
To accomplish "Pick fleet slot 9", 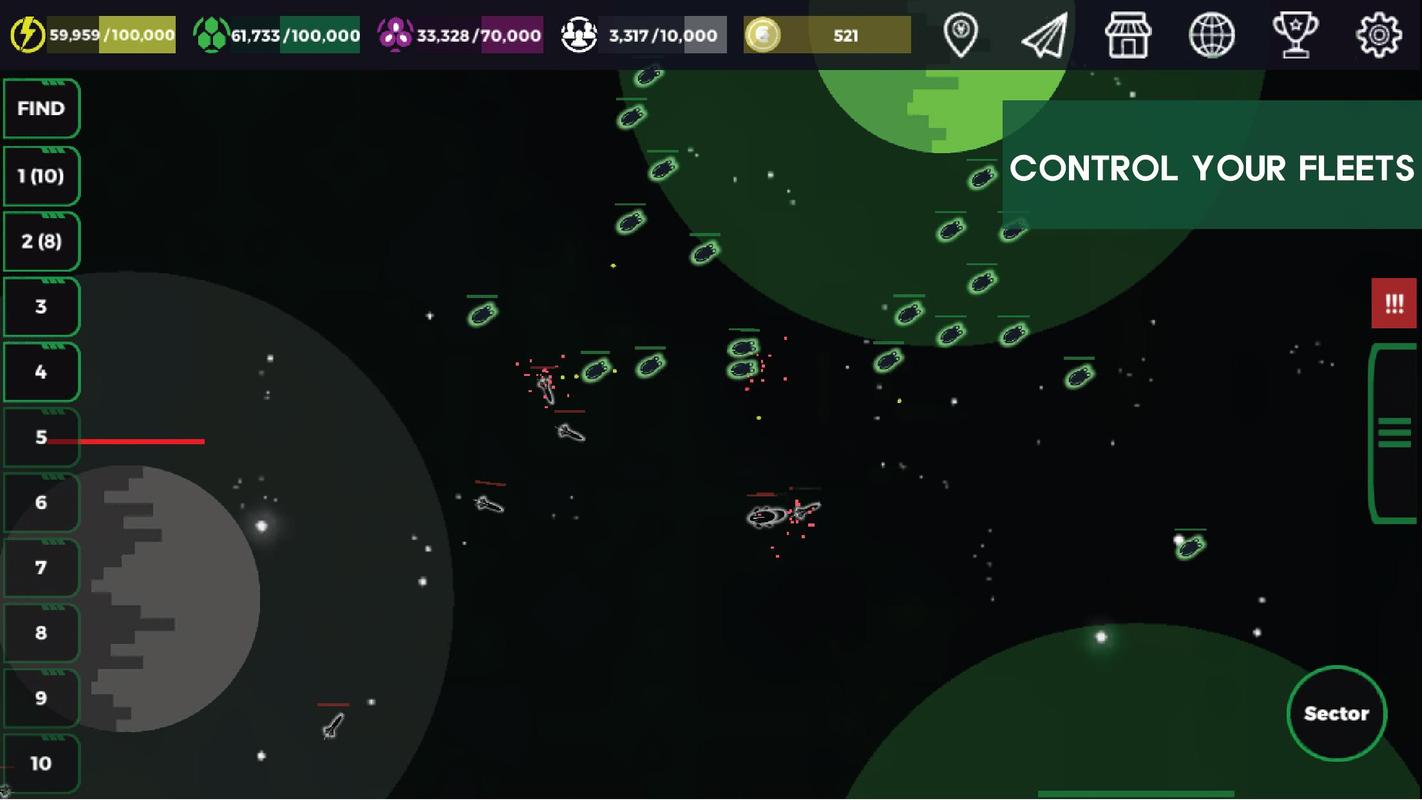I will 41,698.
